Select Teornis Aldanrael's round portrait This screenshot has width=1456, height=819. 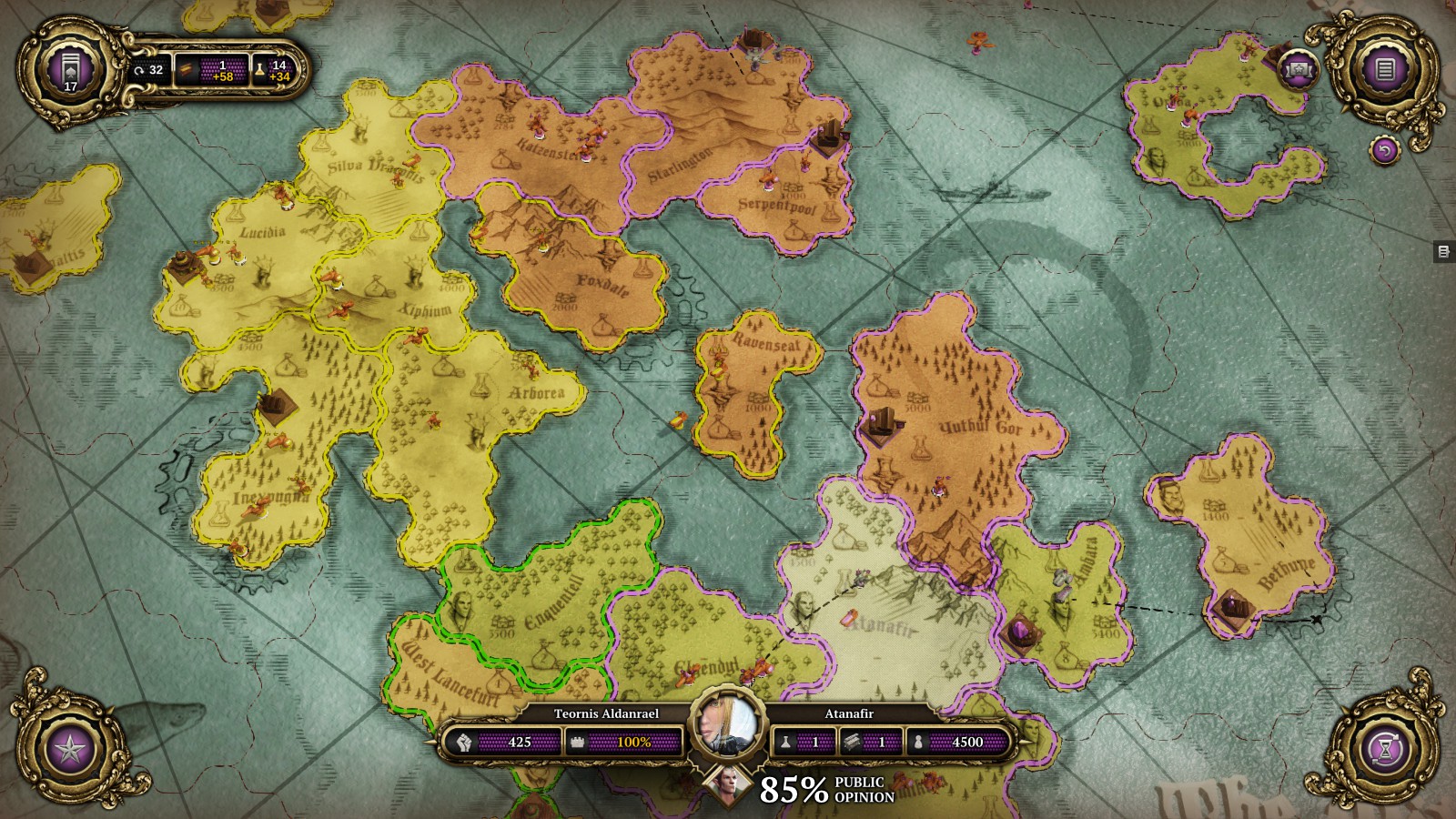coord(728,725)
